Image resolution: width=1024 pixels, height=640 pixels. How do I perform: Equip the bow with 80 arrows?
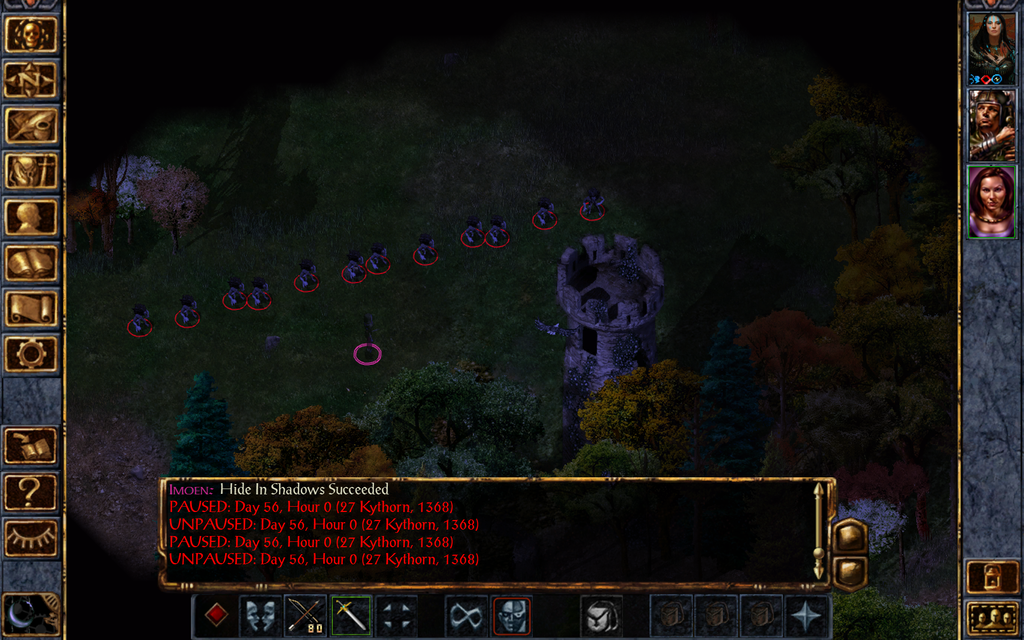pyautogui.click(x=305, y=615)
